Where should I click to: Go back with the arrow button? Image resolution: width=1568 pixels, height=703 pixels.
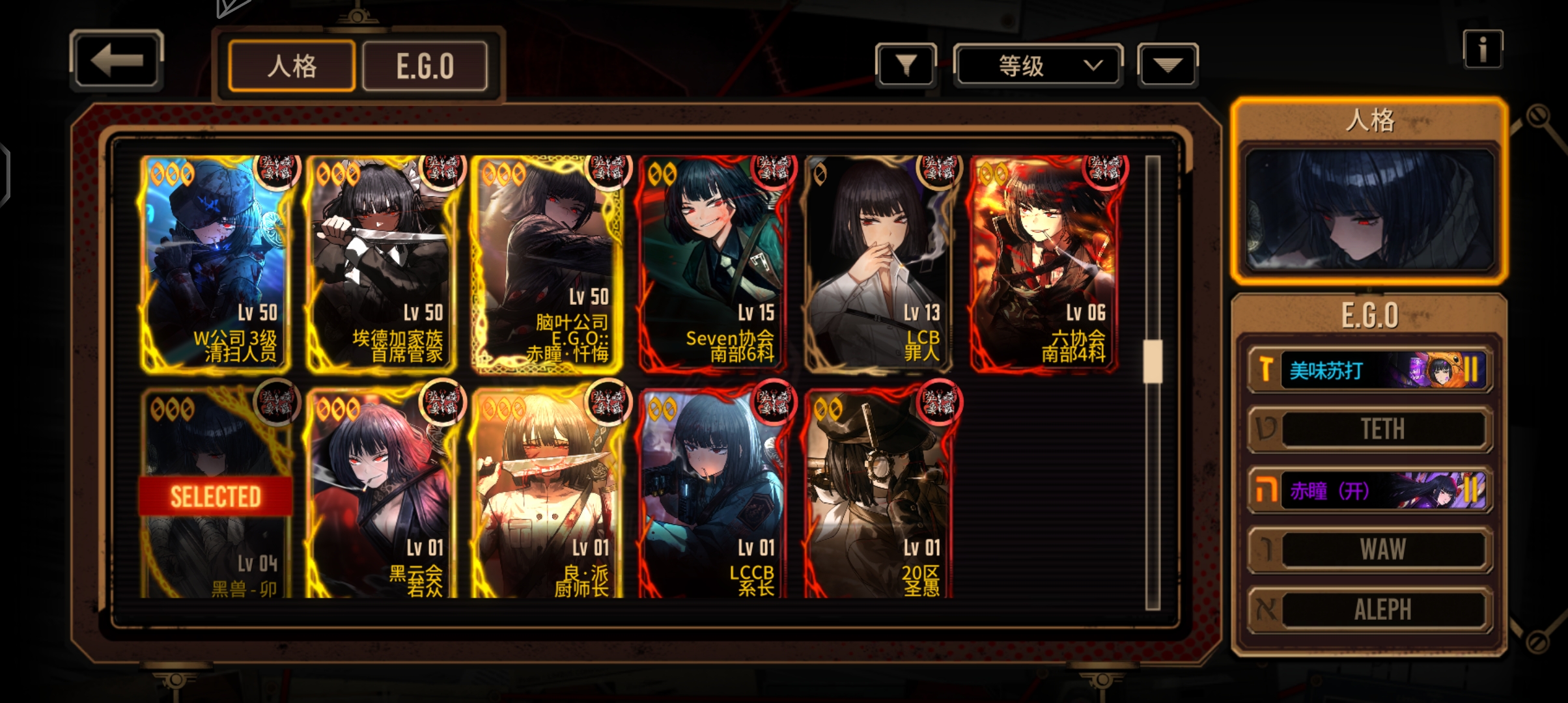click(x=116, y=61)
